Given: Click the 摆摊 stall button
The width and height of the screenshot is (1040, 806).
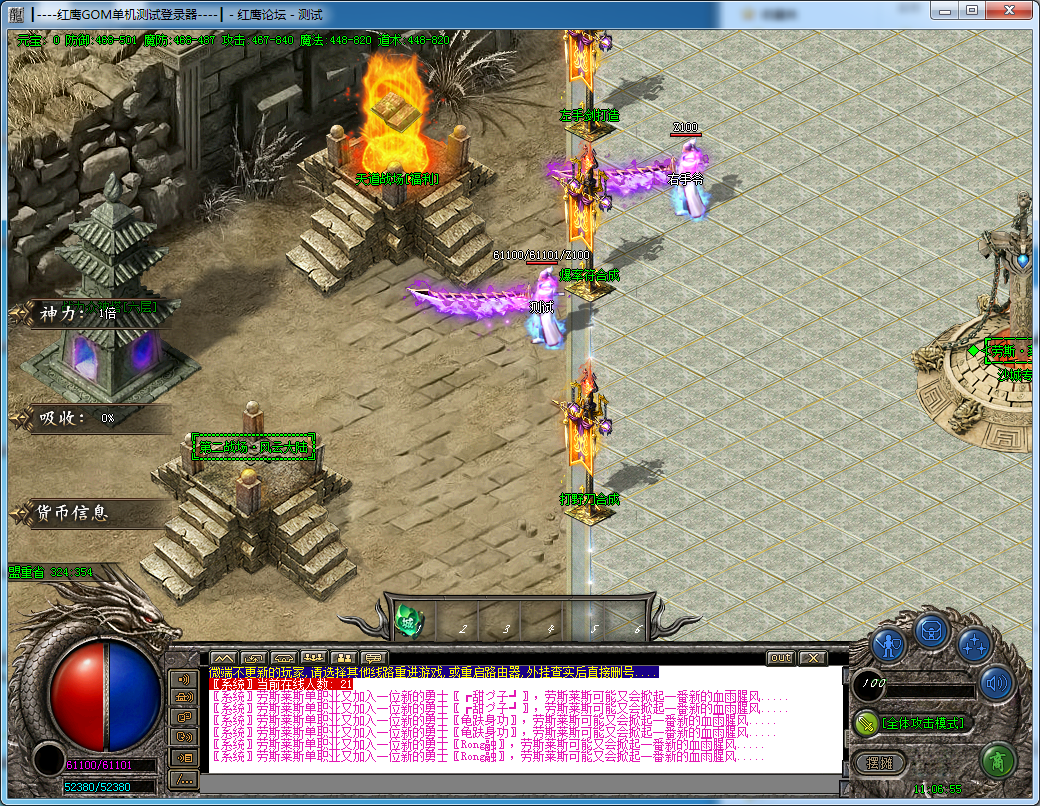Looking at the screenshot, I should coord(880,763).
